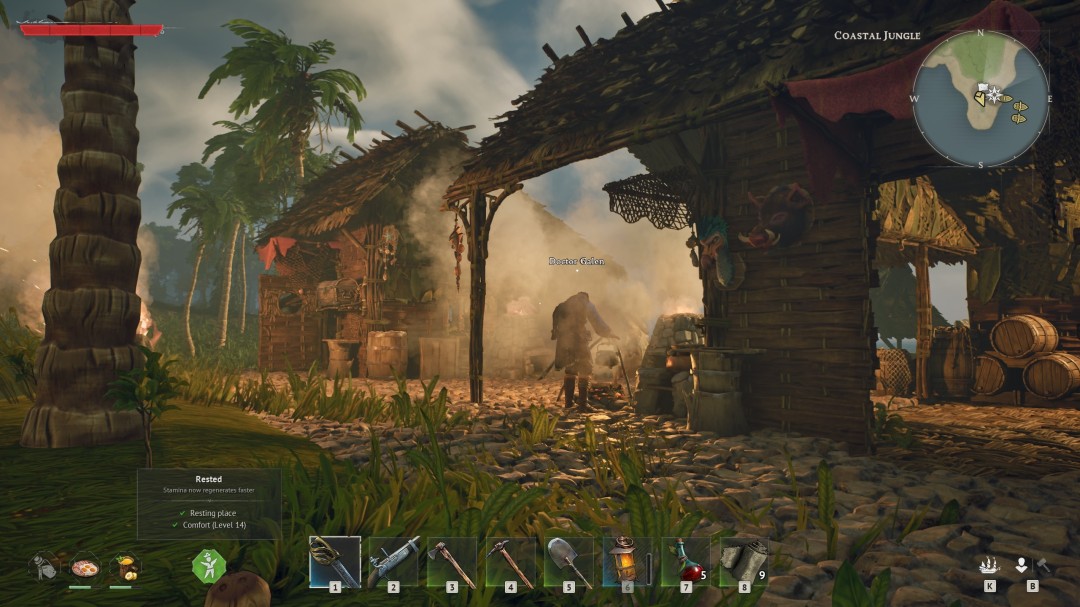Screen dimensions: 1080x607
Task: Select the fruit mug drink buff icon
Action: [x=125, y=567]
